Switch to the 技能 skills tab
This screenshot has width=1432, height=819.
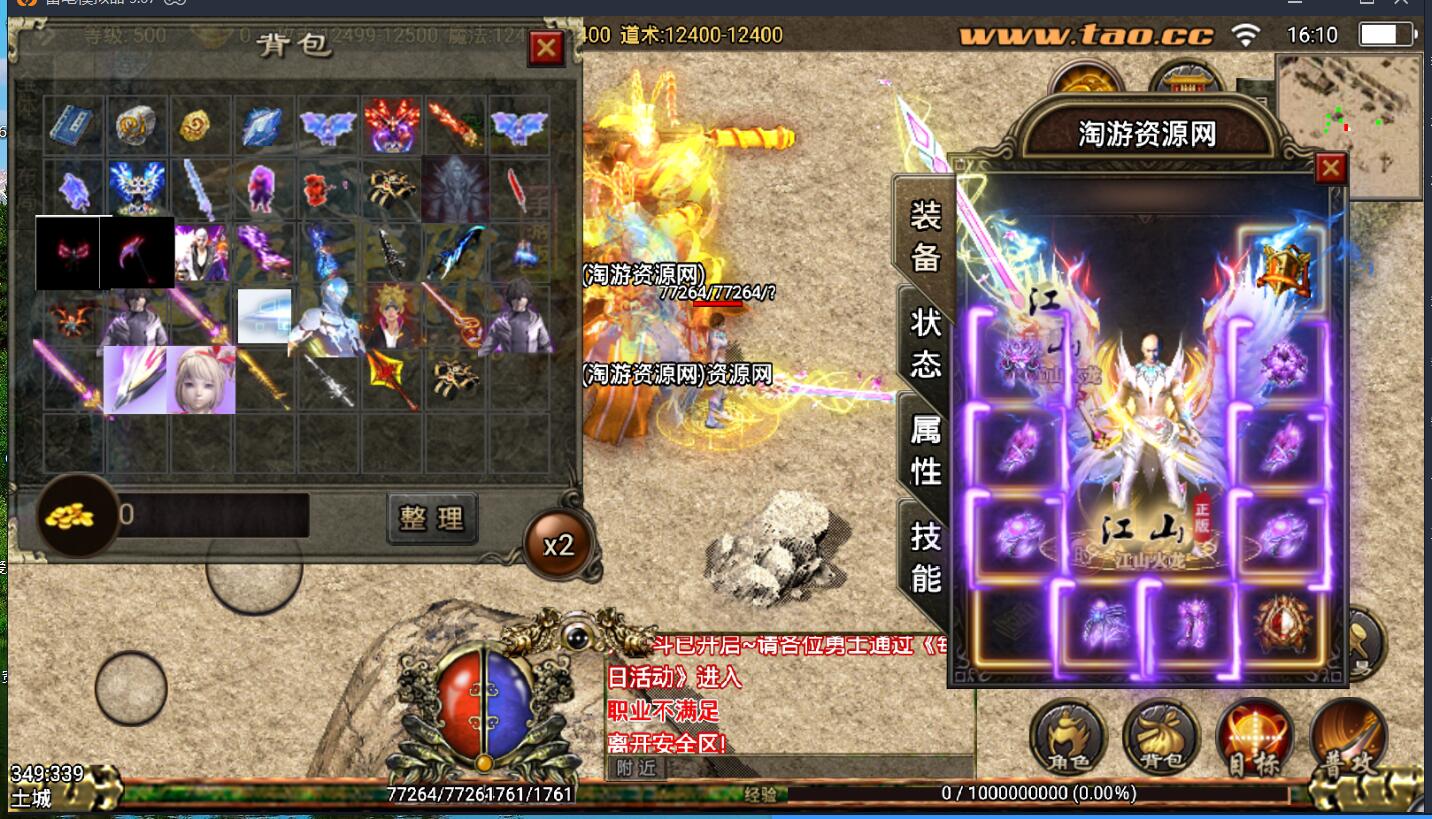(925, 556)
